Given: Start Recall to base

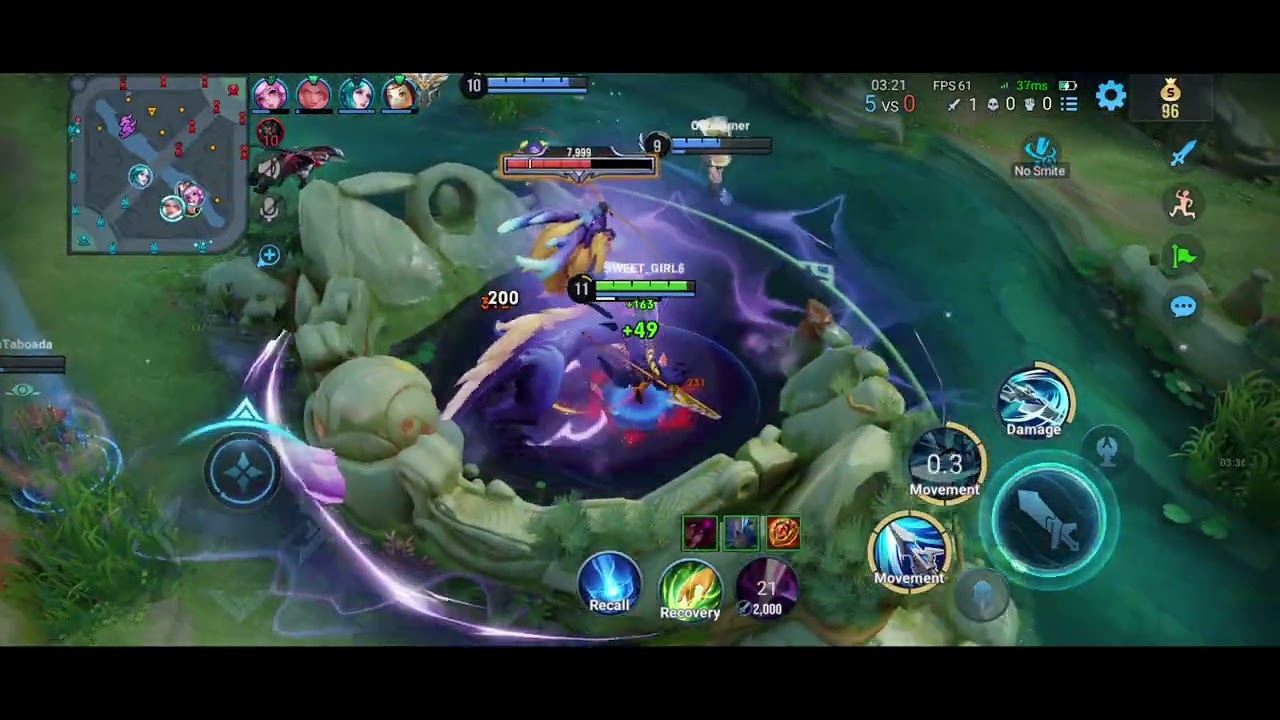Looking at the screenshot, I should click(609, 583).
